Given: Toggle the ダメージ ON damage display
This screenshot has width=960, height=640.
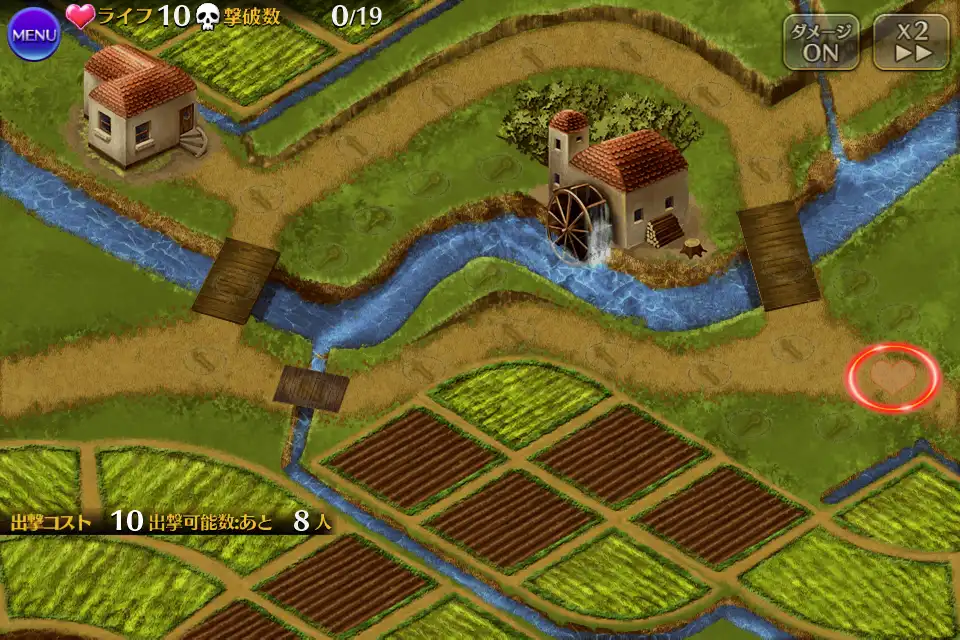Looking at the screenshot, I should coord(821,42).
